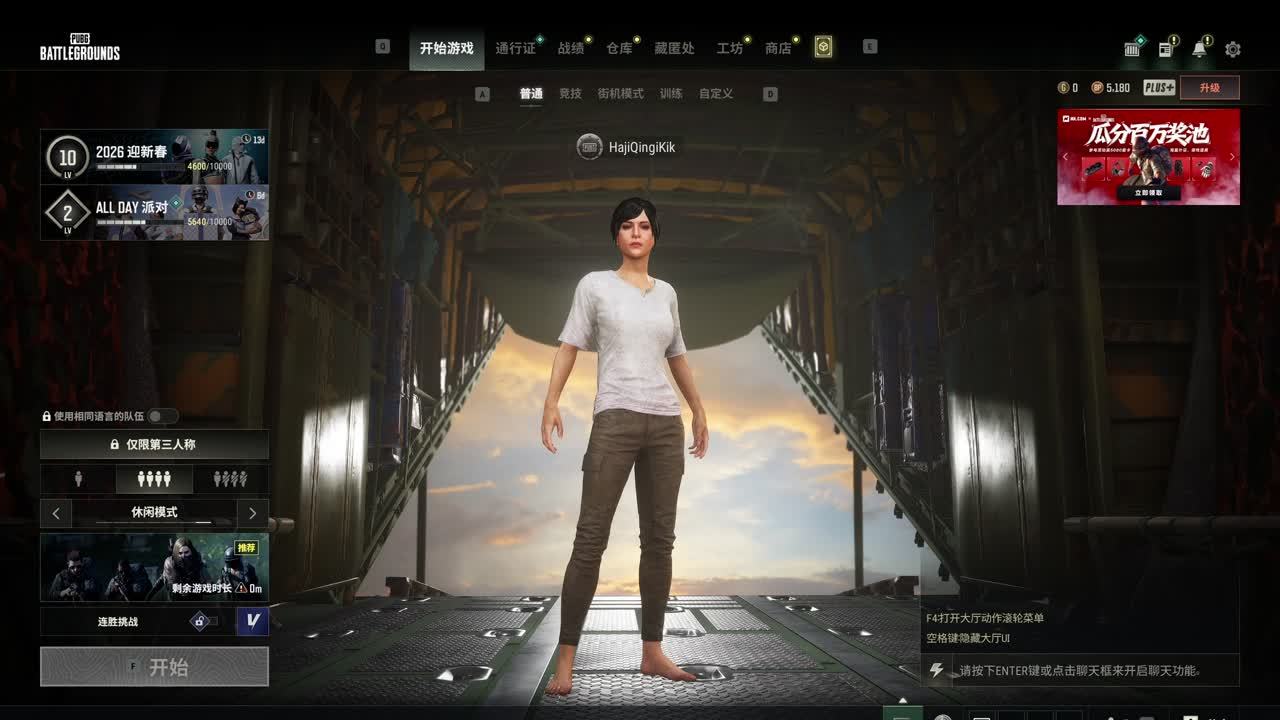Switch to the 战绩 career tab
This screenshot has width=1280, height=720.
[x=571, y=48]
